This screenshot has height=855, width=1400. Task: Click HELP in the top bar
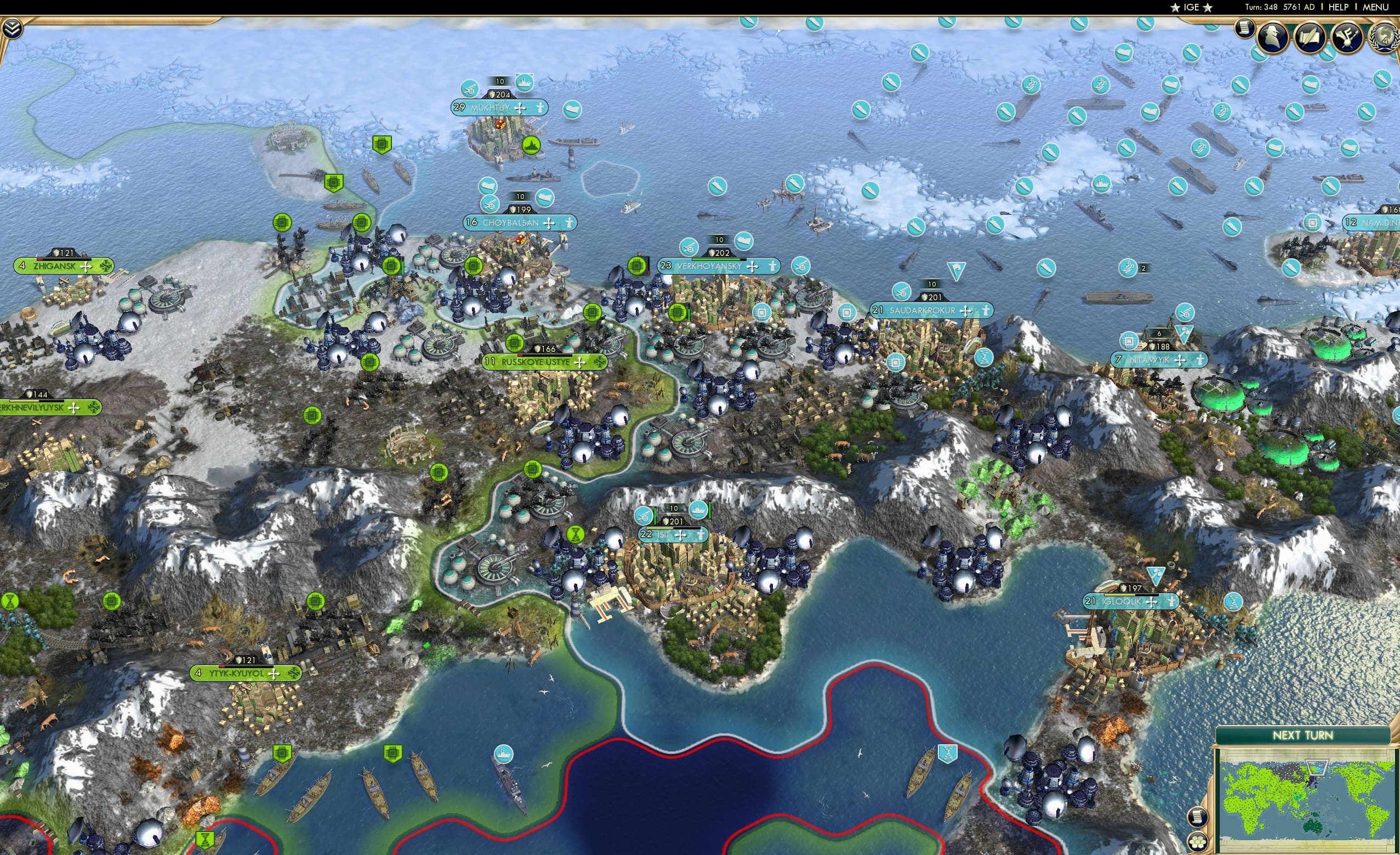[x=1339, y=7]
